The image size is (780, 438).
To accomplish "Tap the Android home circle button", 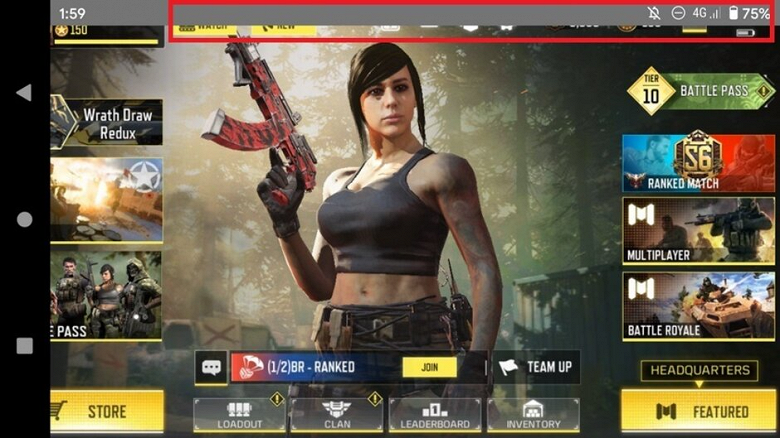I will coord(24,219).
